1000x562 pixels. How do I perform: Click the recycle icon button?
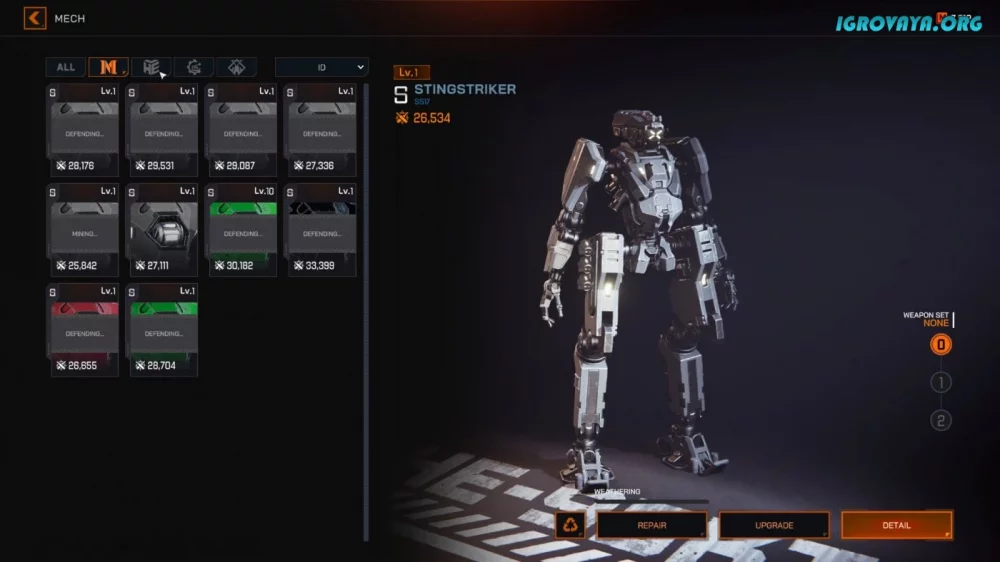tap(571, 525)
